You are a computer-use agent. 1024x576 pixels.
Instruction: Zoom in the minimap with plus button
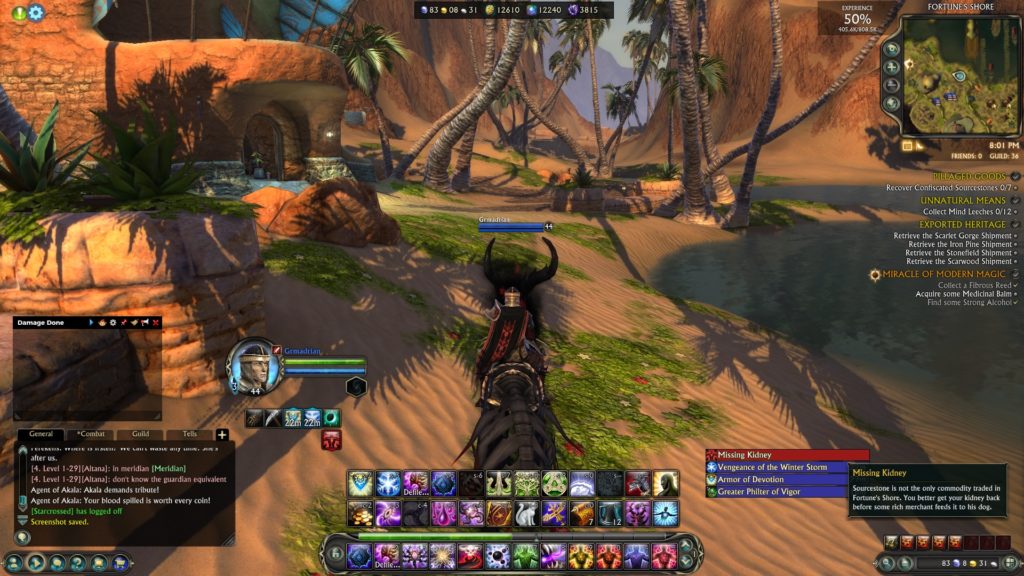tap(891, 69)
